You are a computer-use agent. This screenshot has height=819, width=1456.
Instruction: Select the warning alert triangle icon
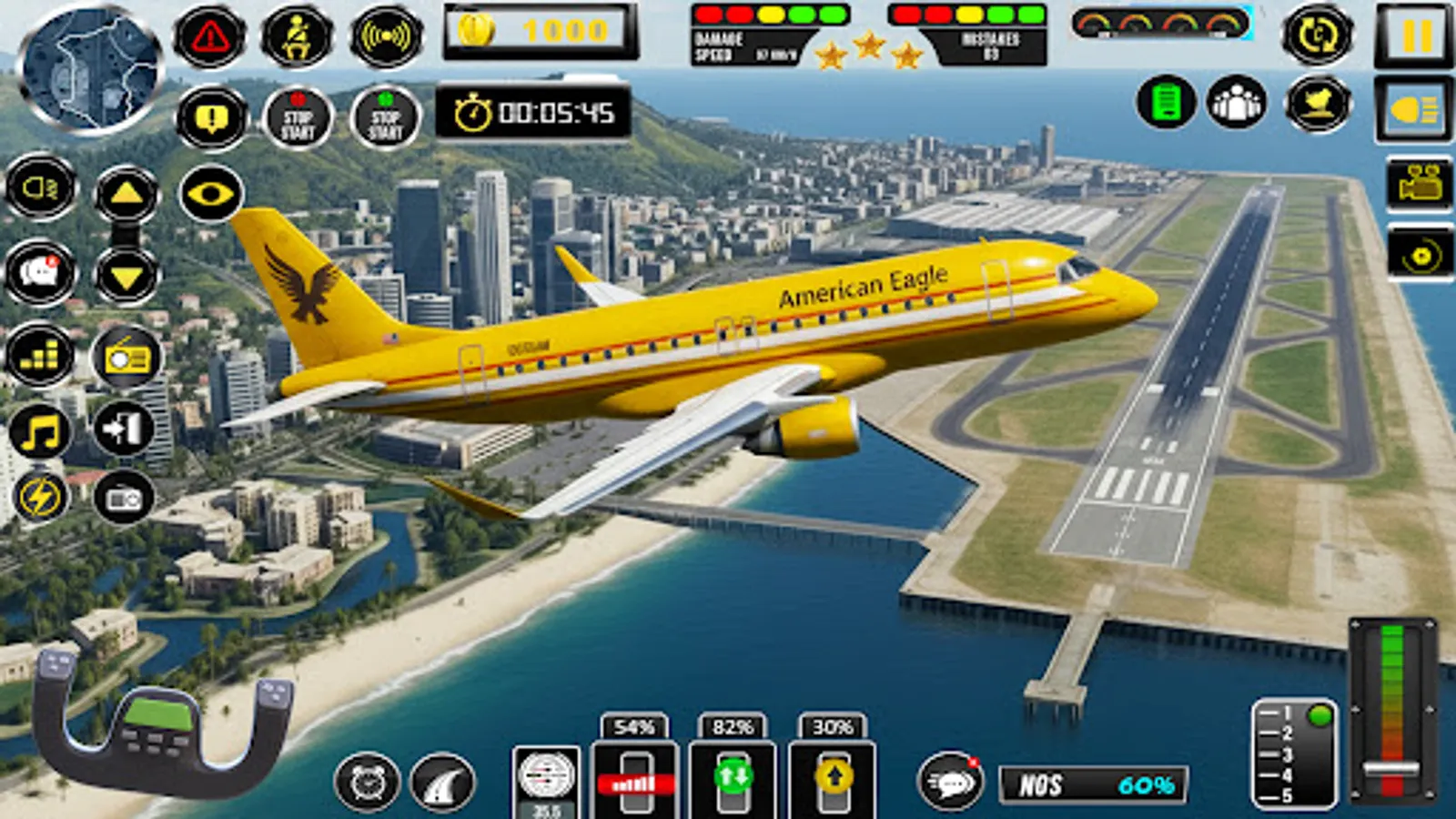tap(211, 36)
